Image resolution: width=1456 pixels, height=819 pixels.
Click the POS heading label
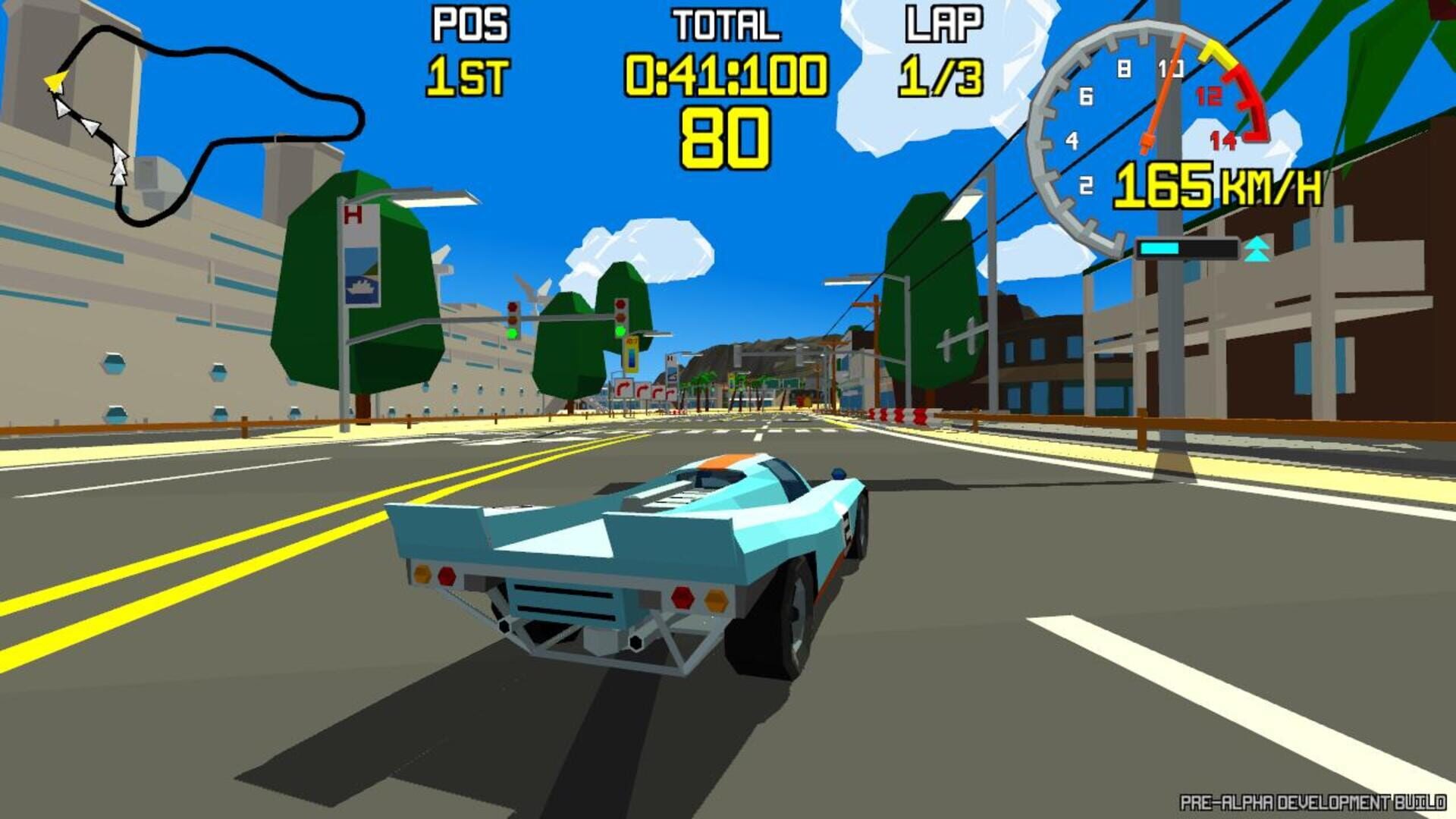point(468,24)
